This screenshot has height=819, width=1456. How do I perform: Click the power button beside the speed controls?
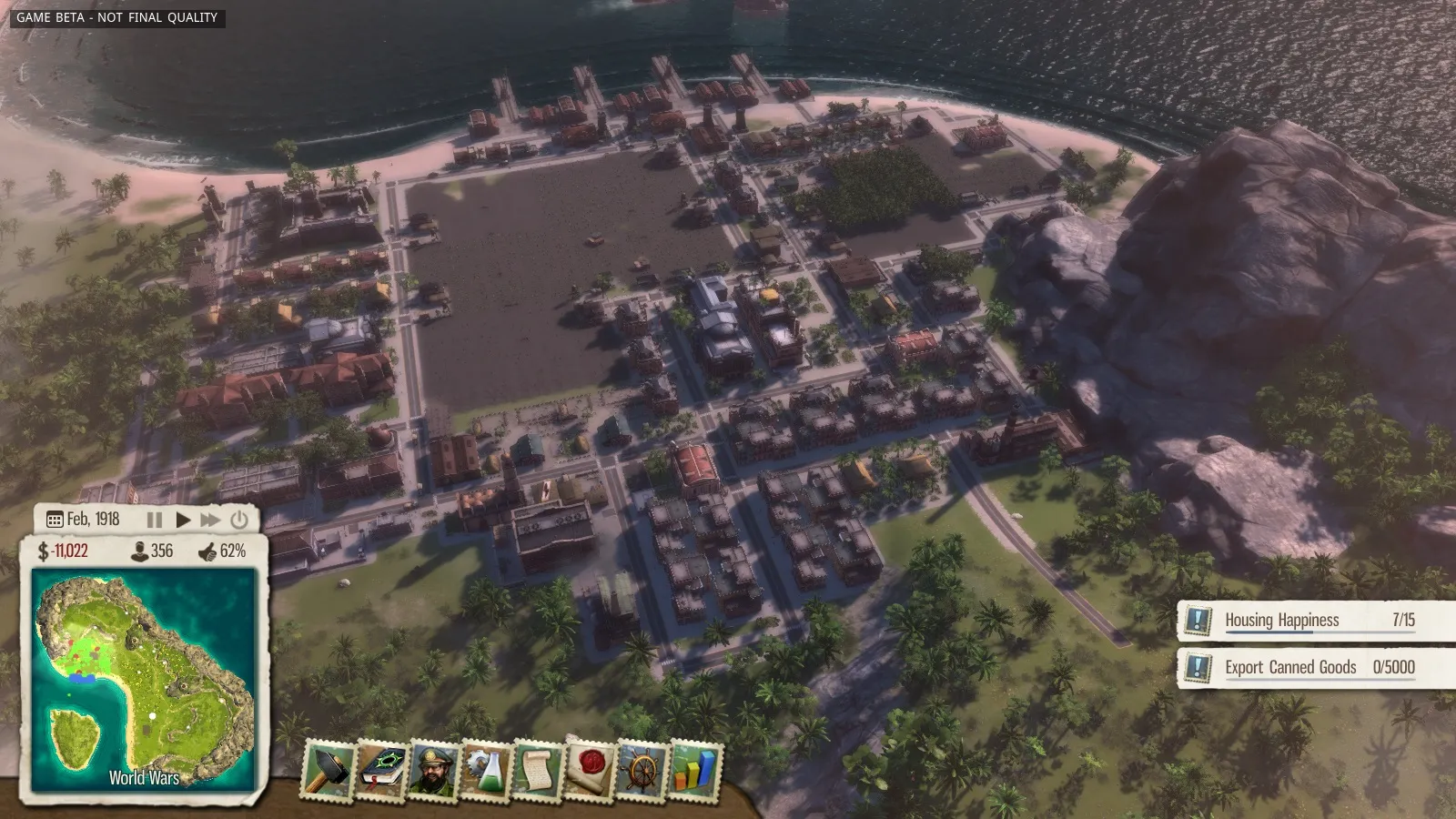click(x=239, y=520)
